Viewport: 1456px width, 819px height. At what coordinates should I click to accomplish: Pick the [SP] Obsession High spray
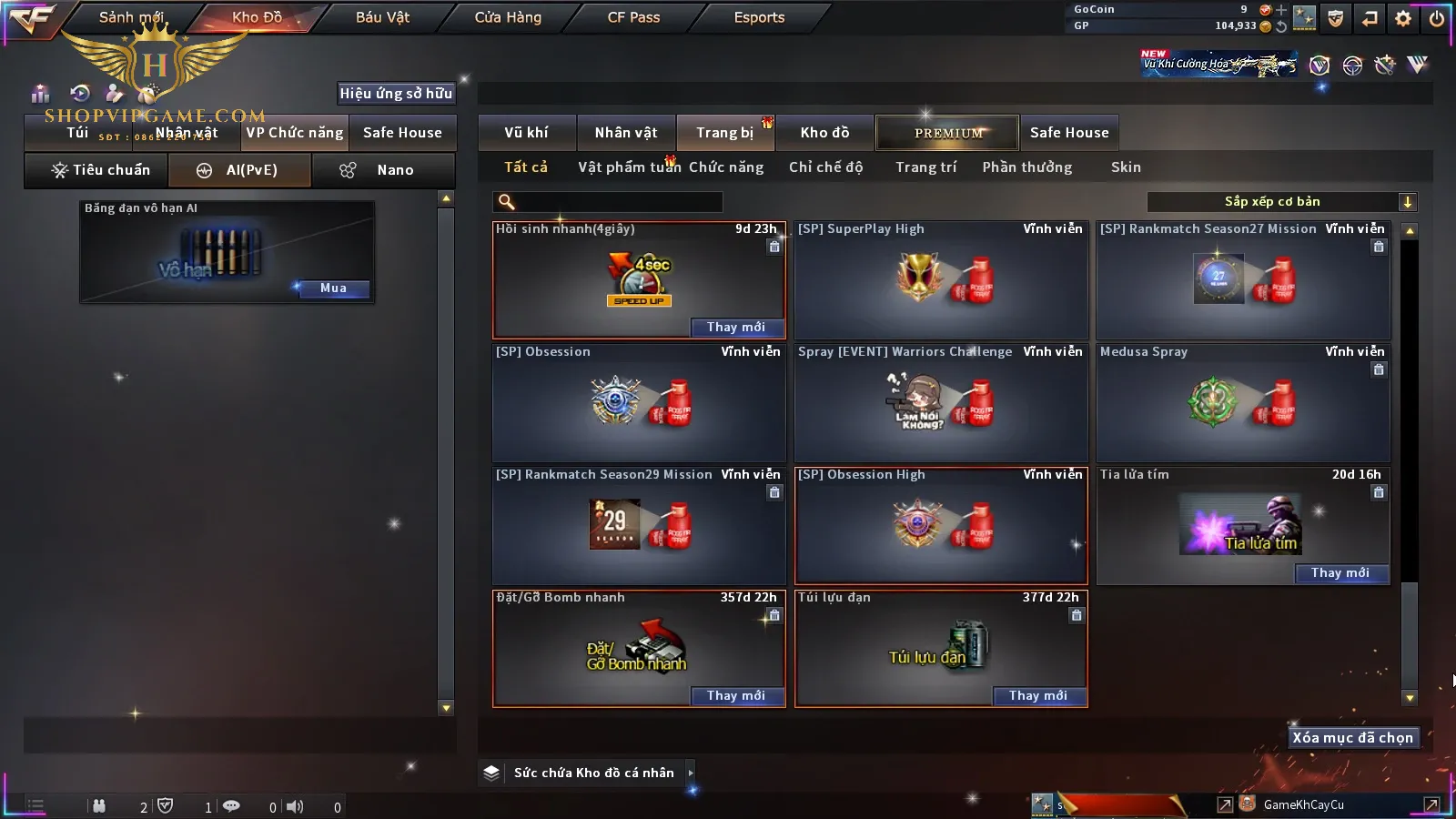941,525
